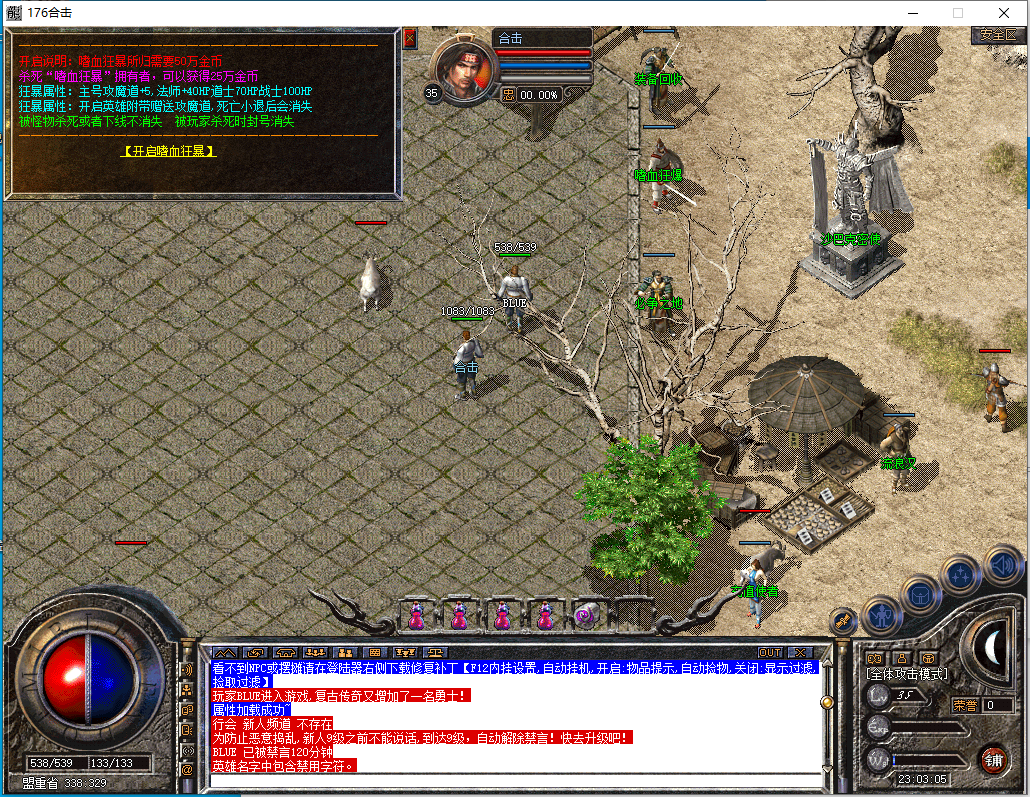Click the 全体攻击模式 attack mode label

[907, 675]
